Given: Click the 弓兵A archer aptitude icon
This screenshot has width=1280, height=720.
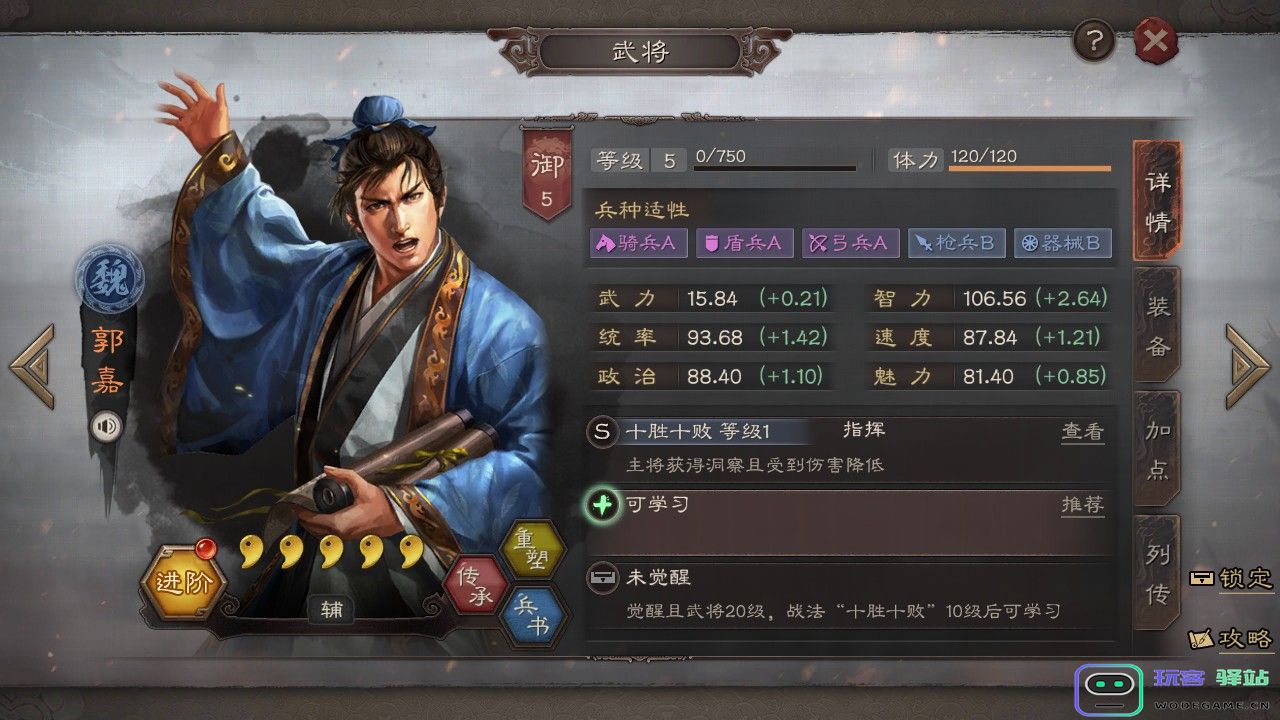Looking at the screenshot, I should (850, 242).
